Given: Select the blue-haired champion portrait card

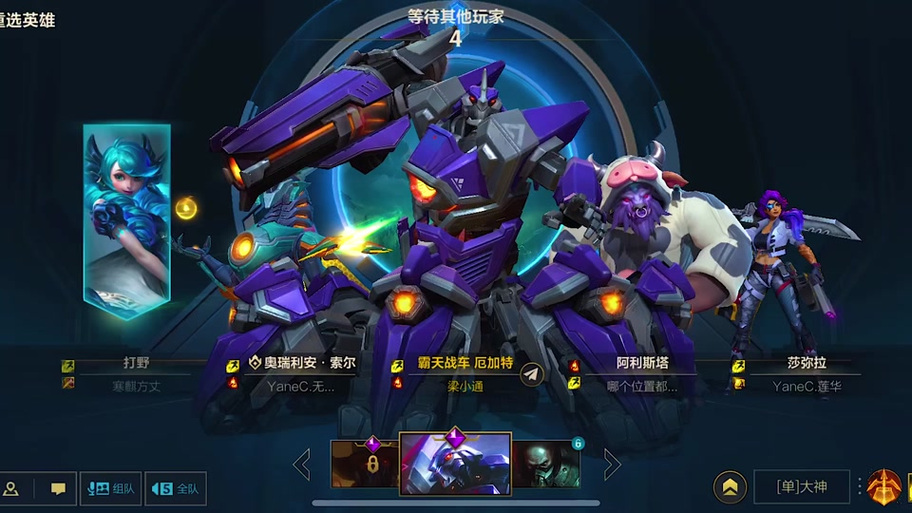Looking at the screenshot, I should (x=127, y=221).
